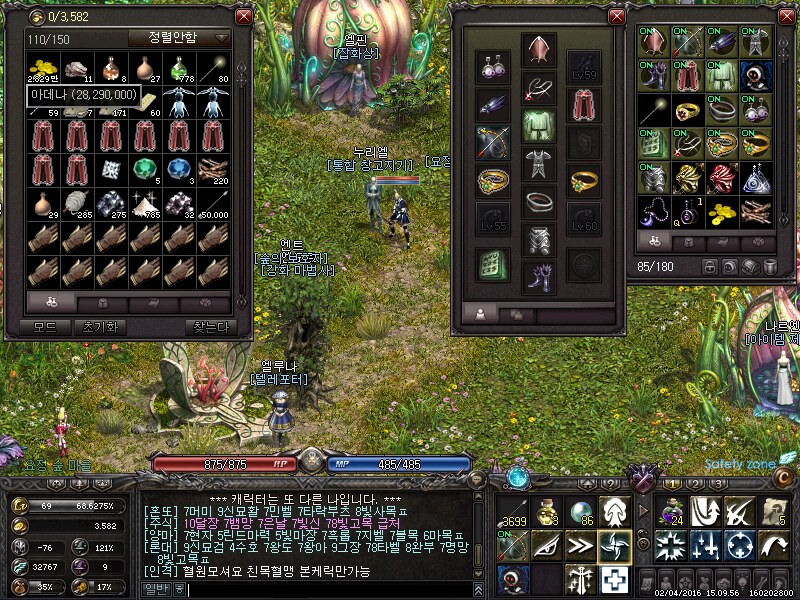Click the 모드 button
Viewport: 800px width, 600px height.
[x=44, y=327]
